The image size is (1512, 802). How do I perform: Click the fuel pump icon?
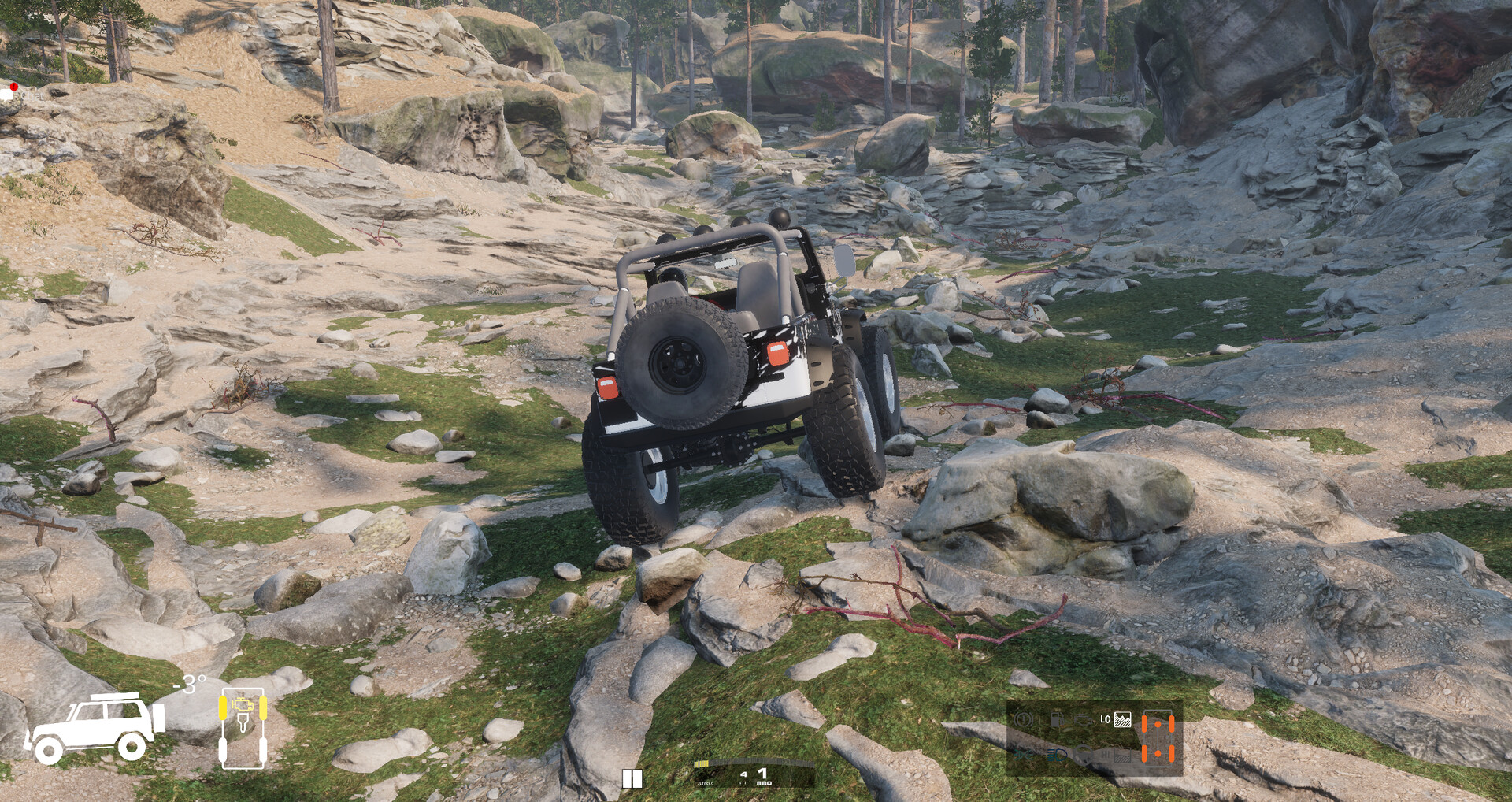1056,719
